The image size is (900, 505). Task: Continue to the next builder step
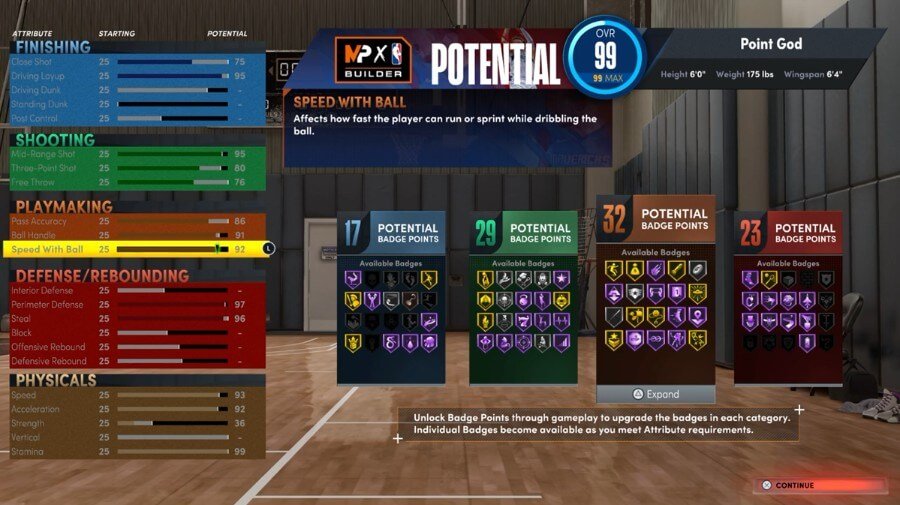tap(819, 485)
